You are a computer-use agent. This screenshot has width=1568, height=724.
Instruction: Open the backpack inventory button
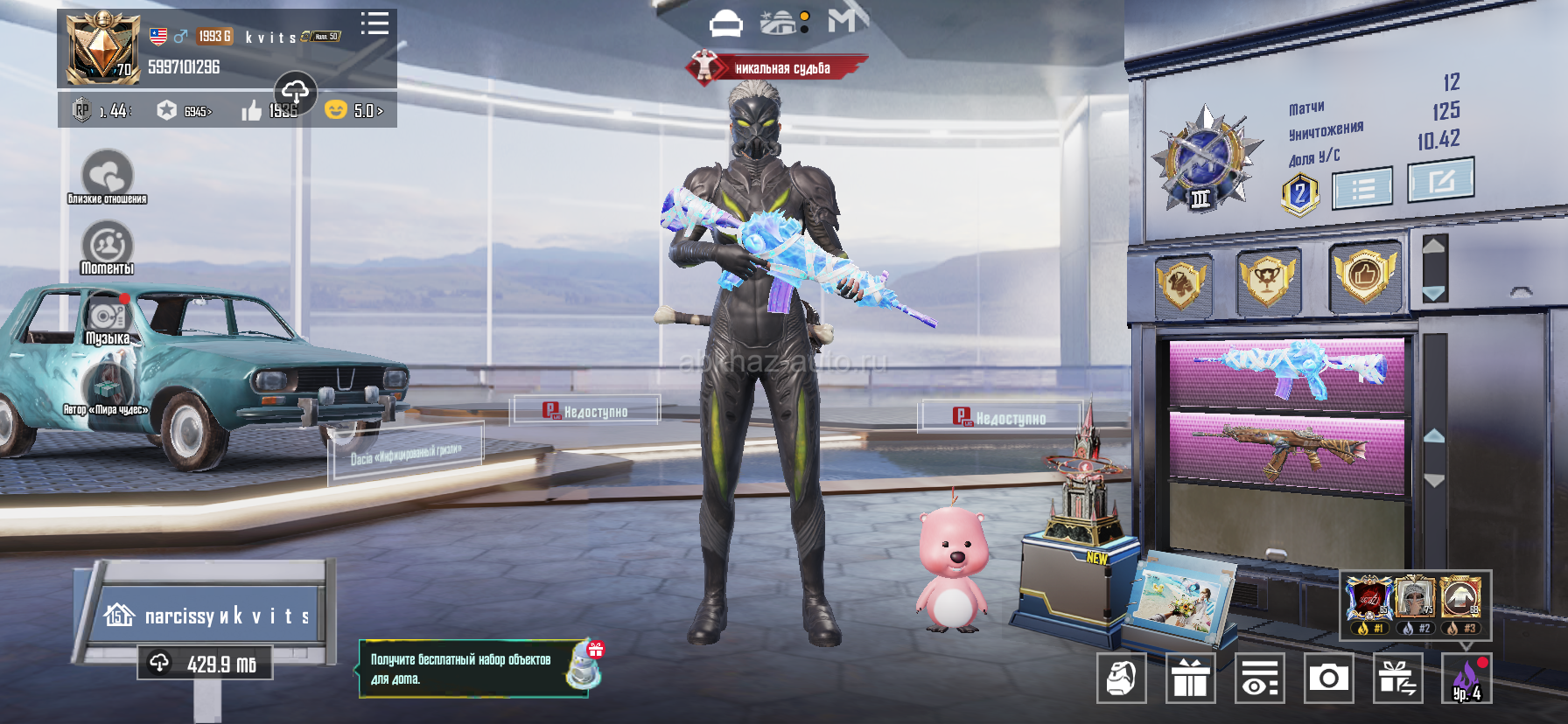coord(1122,678)
